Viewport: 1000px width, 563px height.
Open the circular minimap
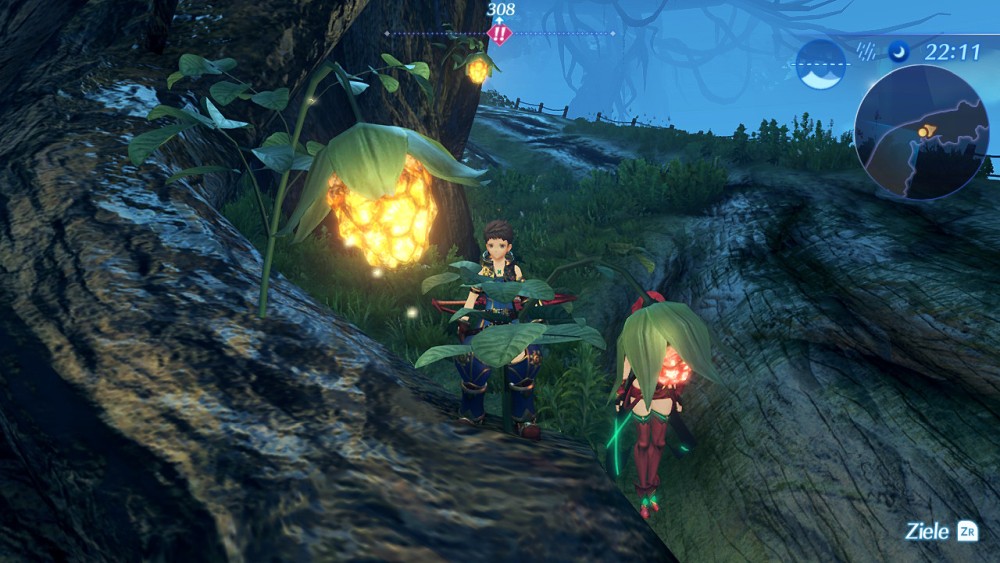point(922,132)
